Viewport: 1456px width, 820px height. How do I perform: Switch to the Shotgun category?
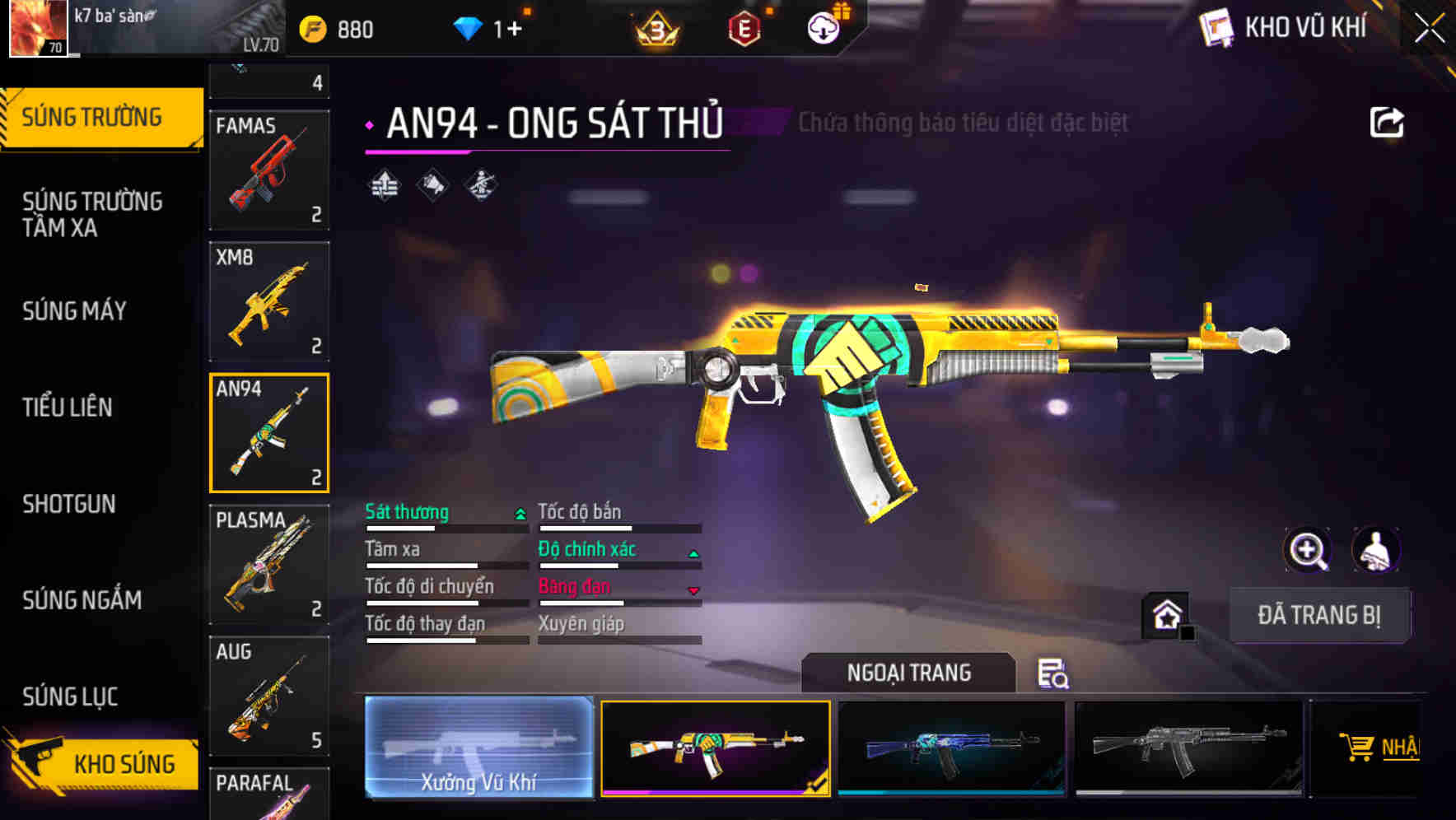pyautogui.click(x=69, y=504)
